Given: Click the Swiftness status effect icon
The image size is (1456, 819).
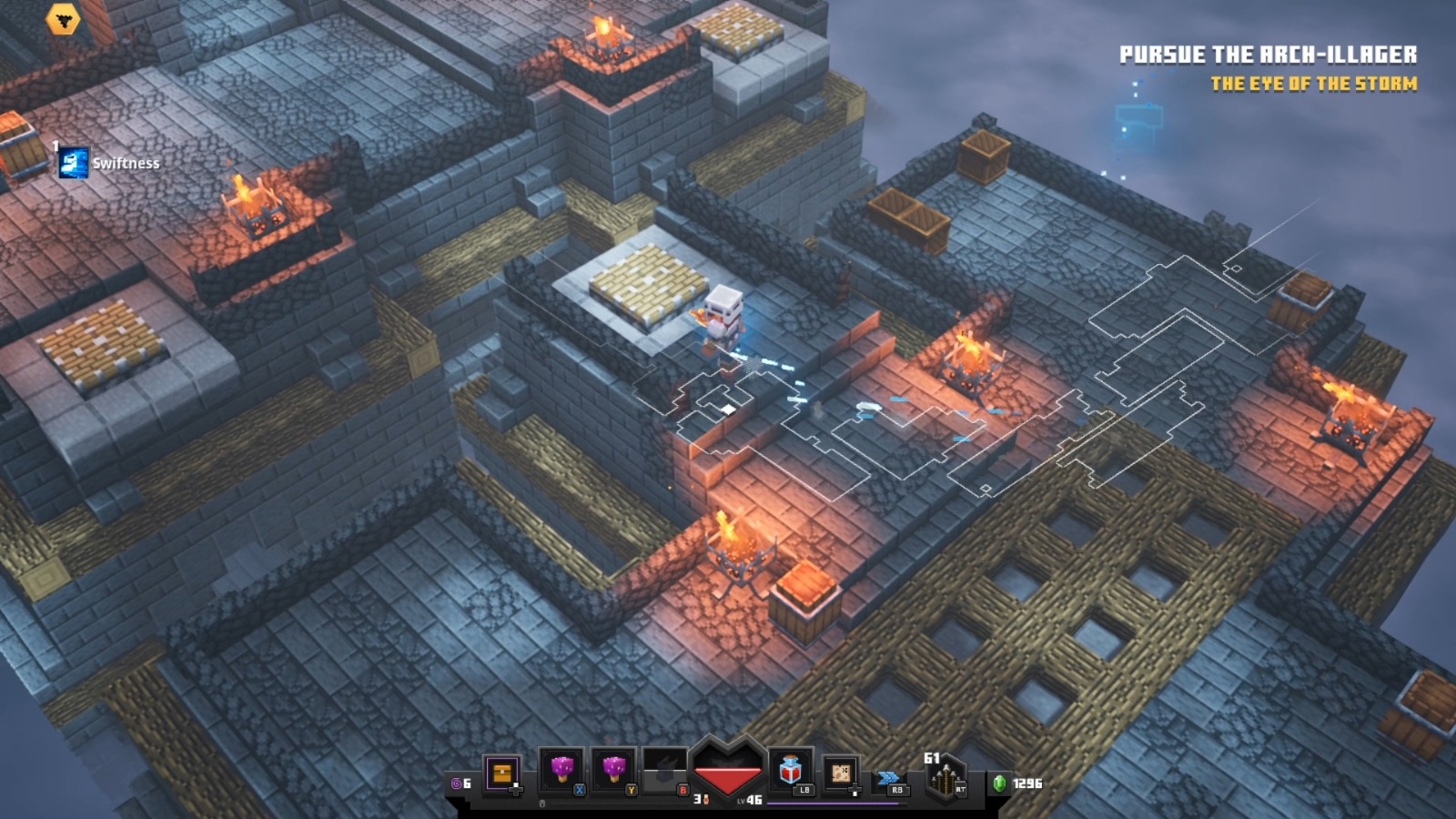Looking at the screenshot, I should pos(74,163).
